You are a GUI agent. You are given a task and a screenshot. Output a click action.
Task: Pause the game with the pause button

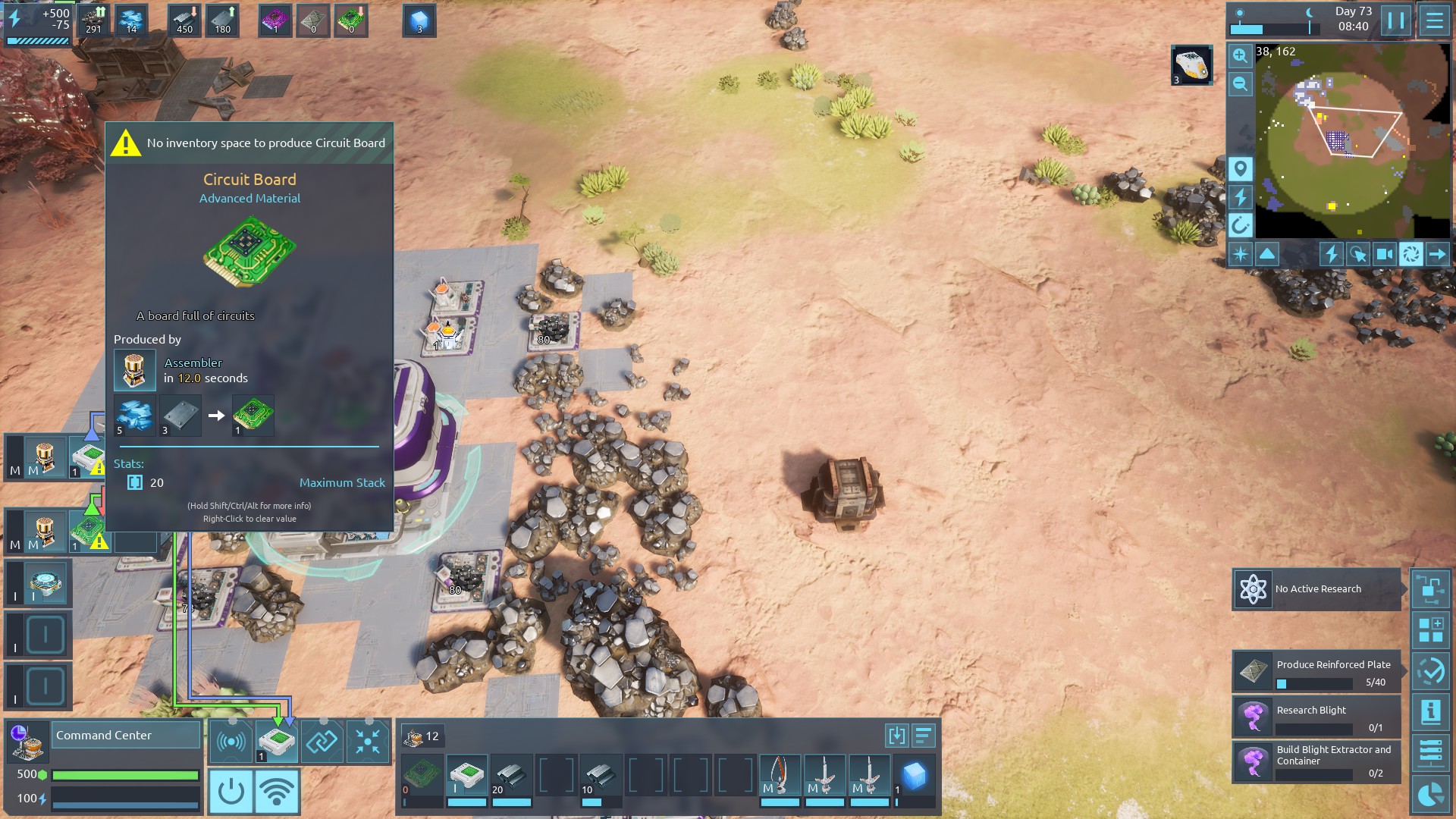pos(1396,20)
